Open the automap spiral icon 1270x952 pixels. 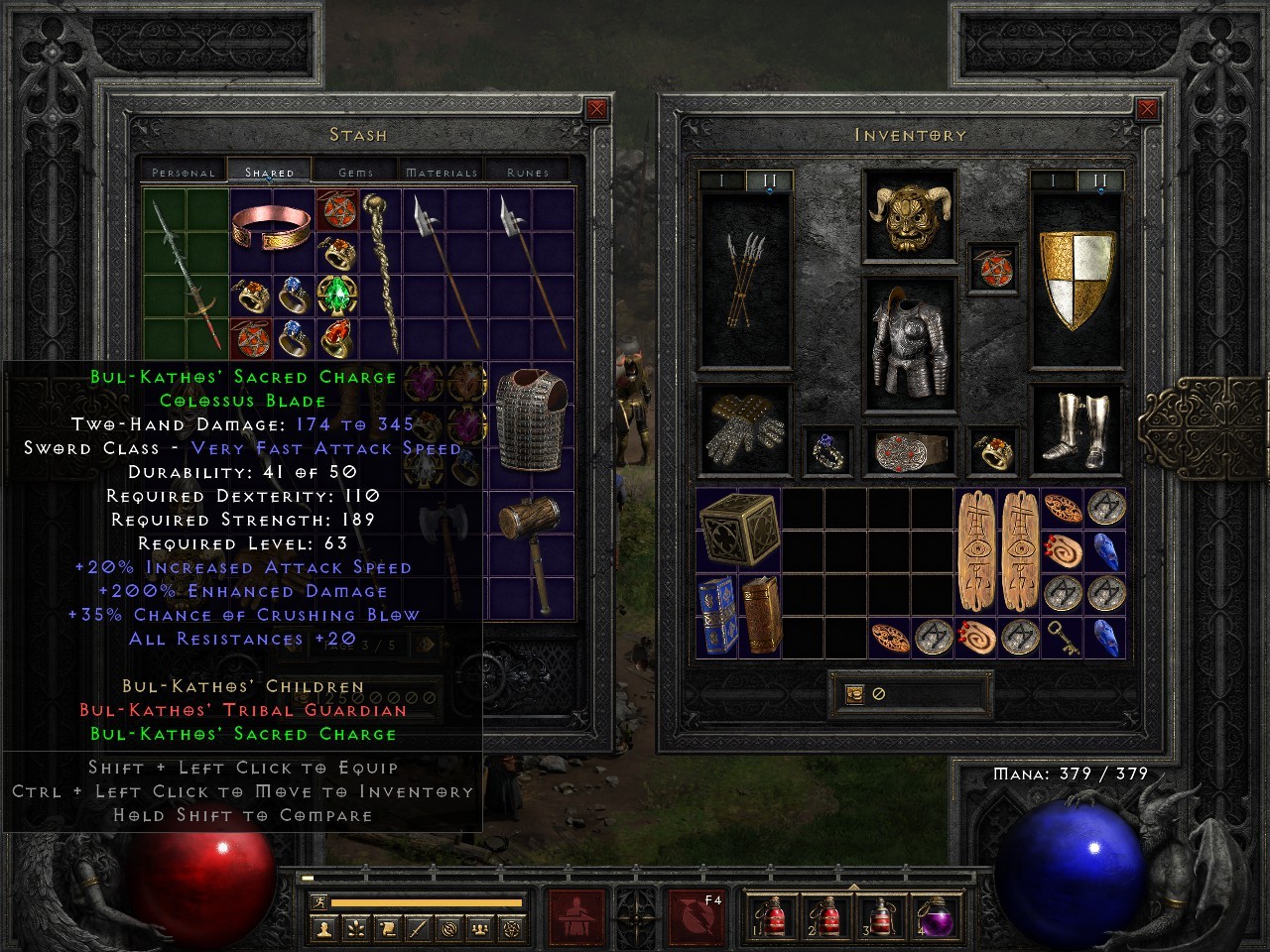point(449,927)
